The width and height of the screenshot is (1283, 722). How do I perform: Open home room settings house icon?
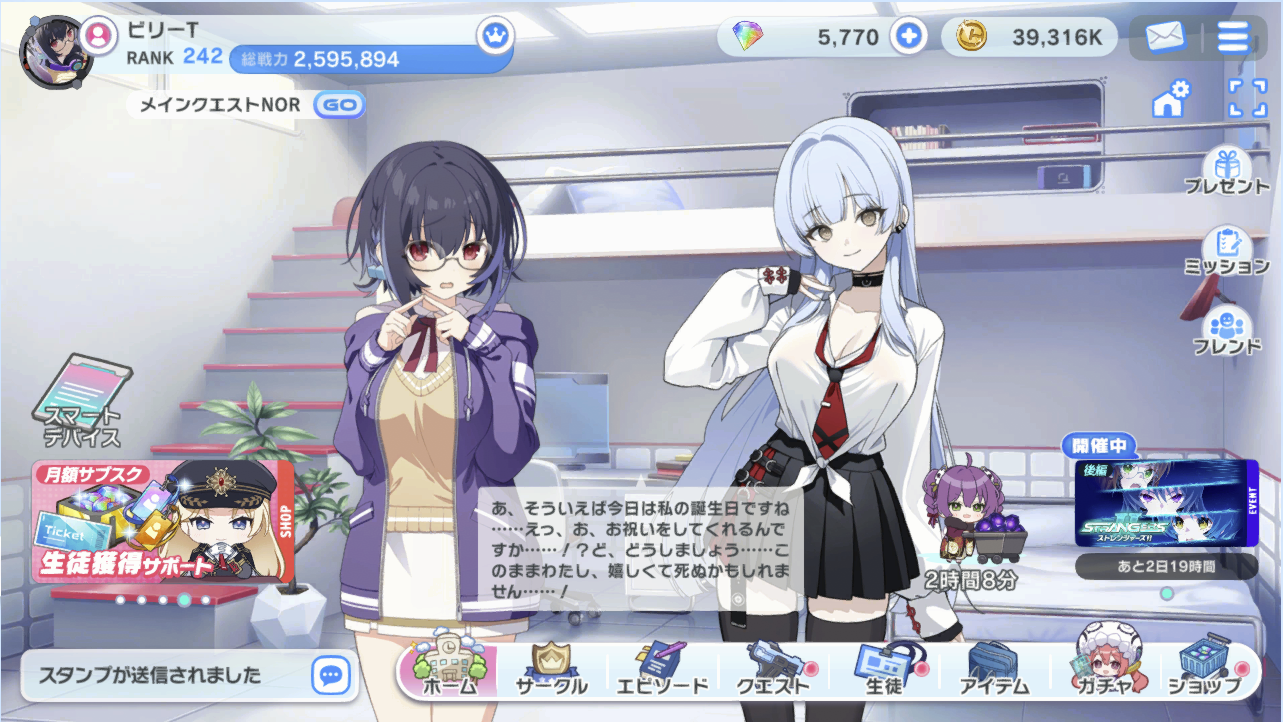1170,99
